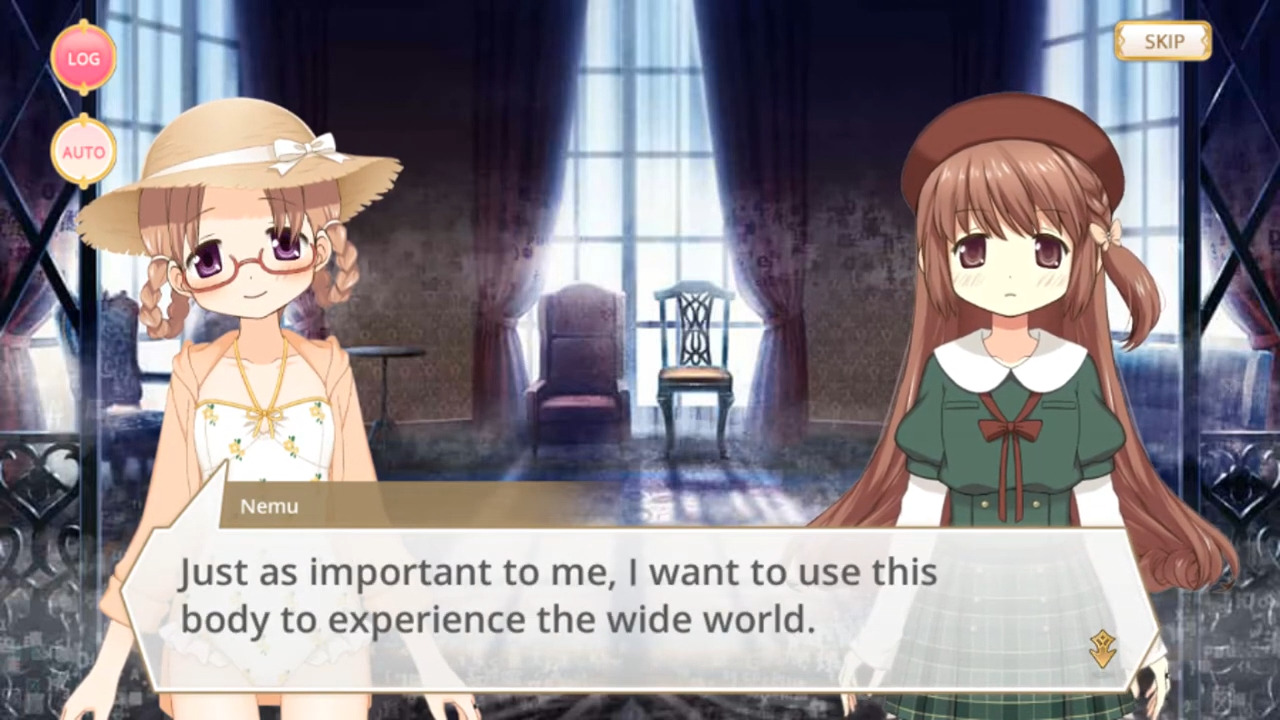Toggle AUTO dialogue mode
1280x720 pixels.
84,152
